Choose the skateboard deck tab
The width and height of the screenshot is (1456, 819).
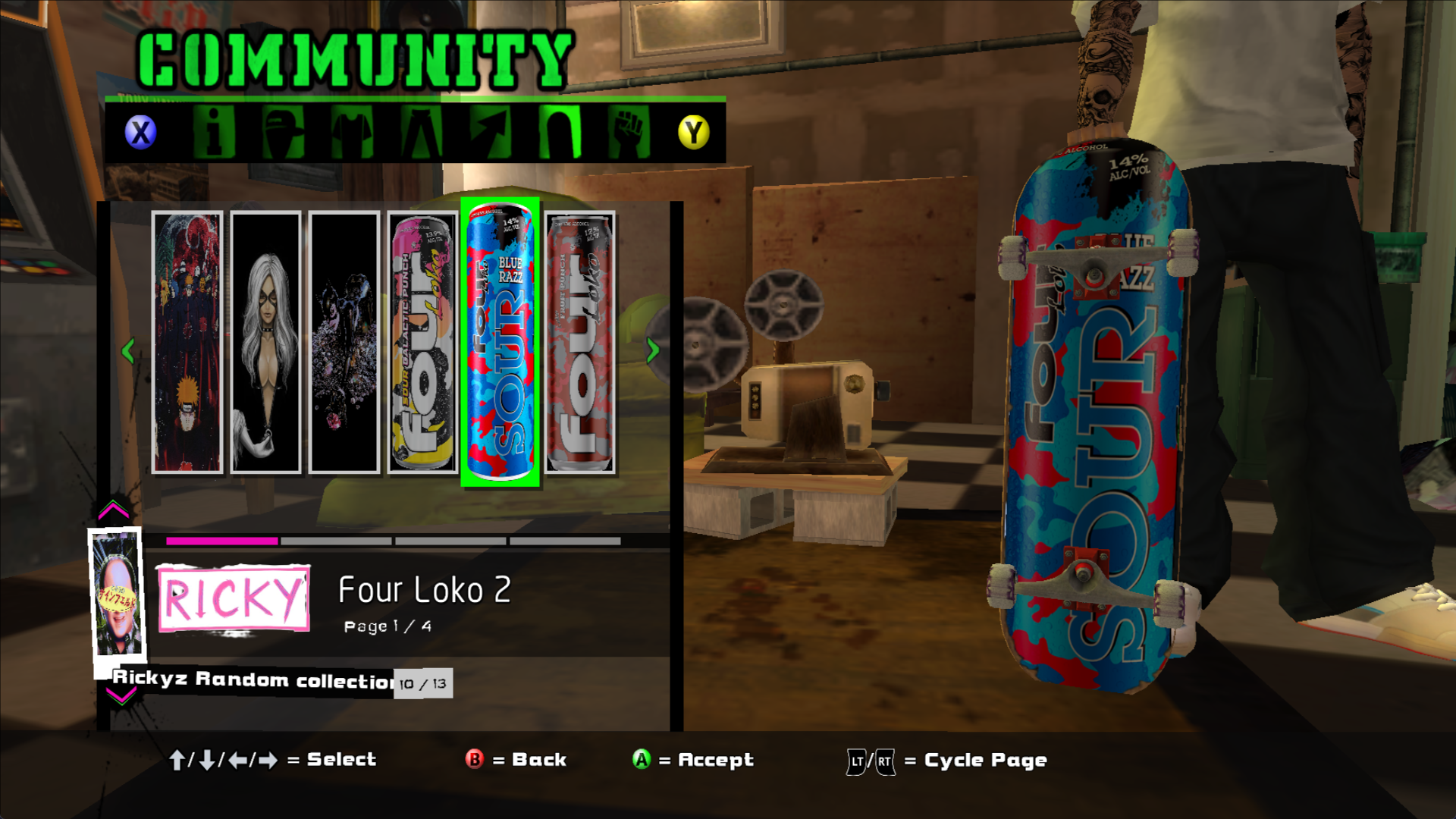[x=560, y=132]
